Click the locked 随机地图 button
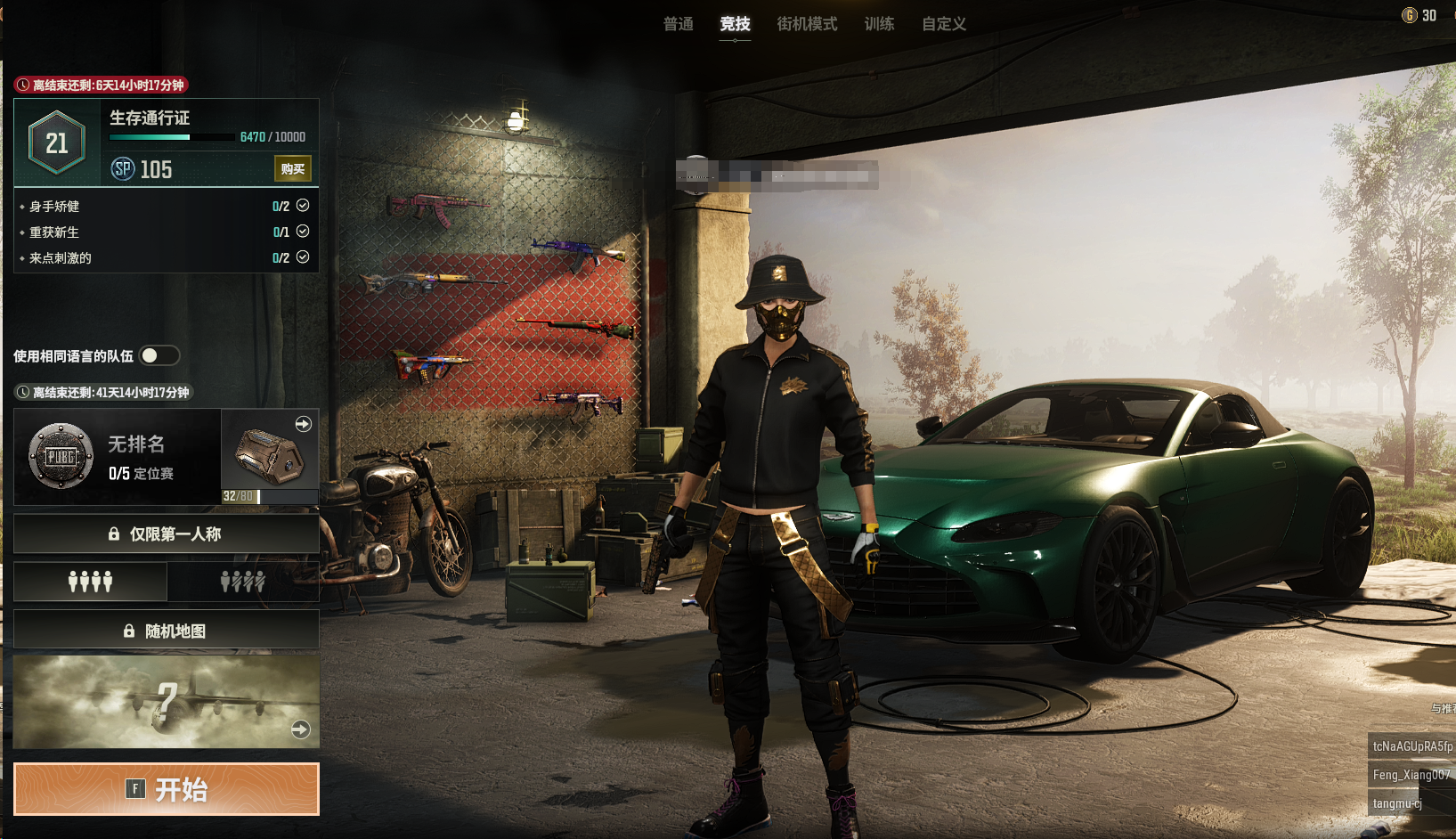The height and width of the screenshot is (839, 1456). pyautogui.click(x=166, y=631)
